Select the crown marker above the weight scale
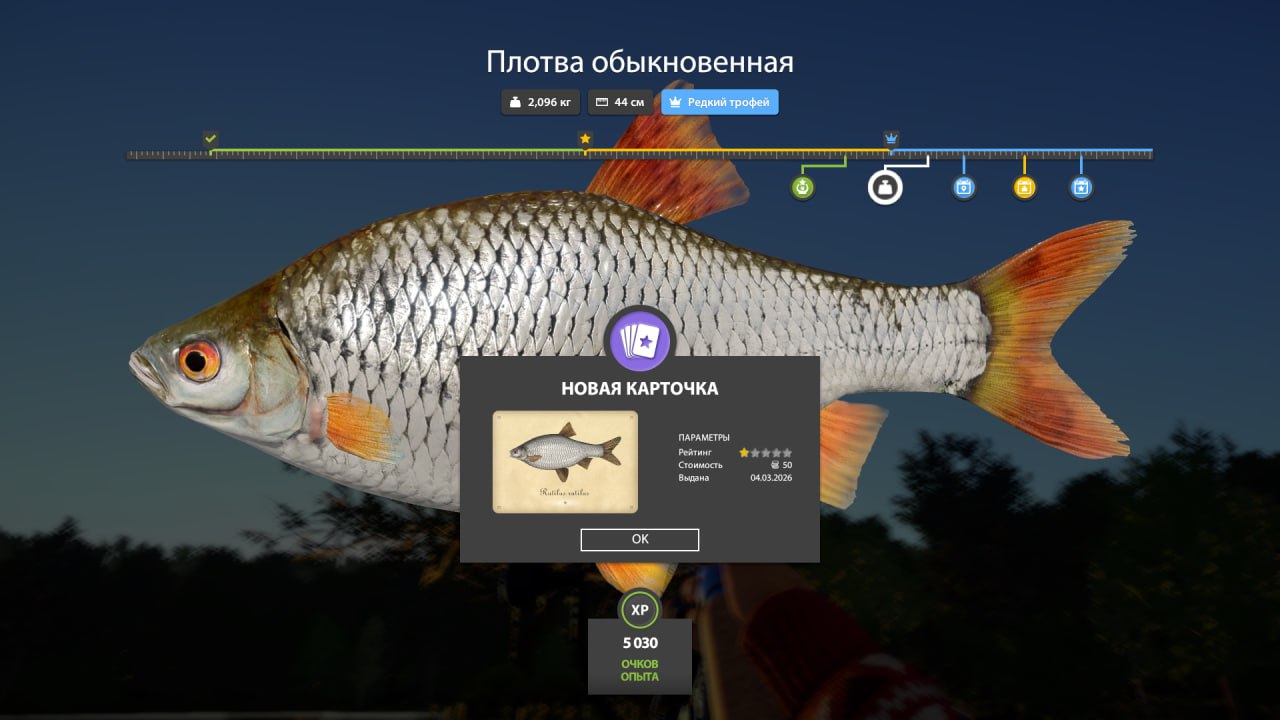The width and height of the screenshot is (1280, 720). pyautogui.click(x=890, y=136)
